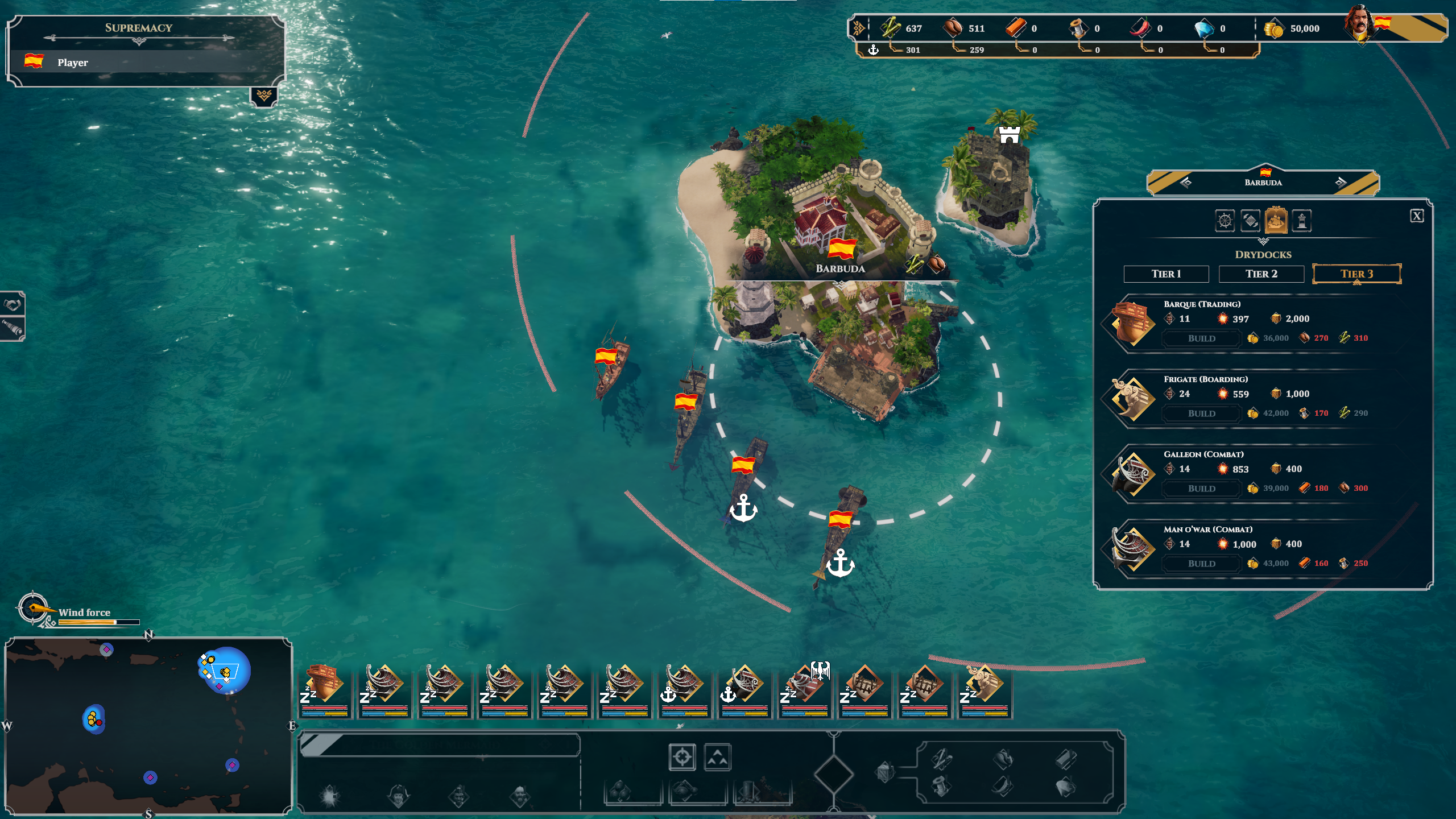Open the lighthouse tab in port panel
The width and height of the screenshot is (1456, 819).
[1301, 221]
